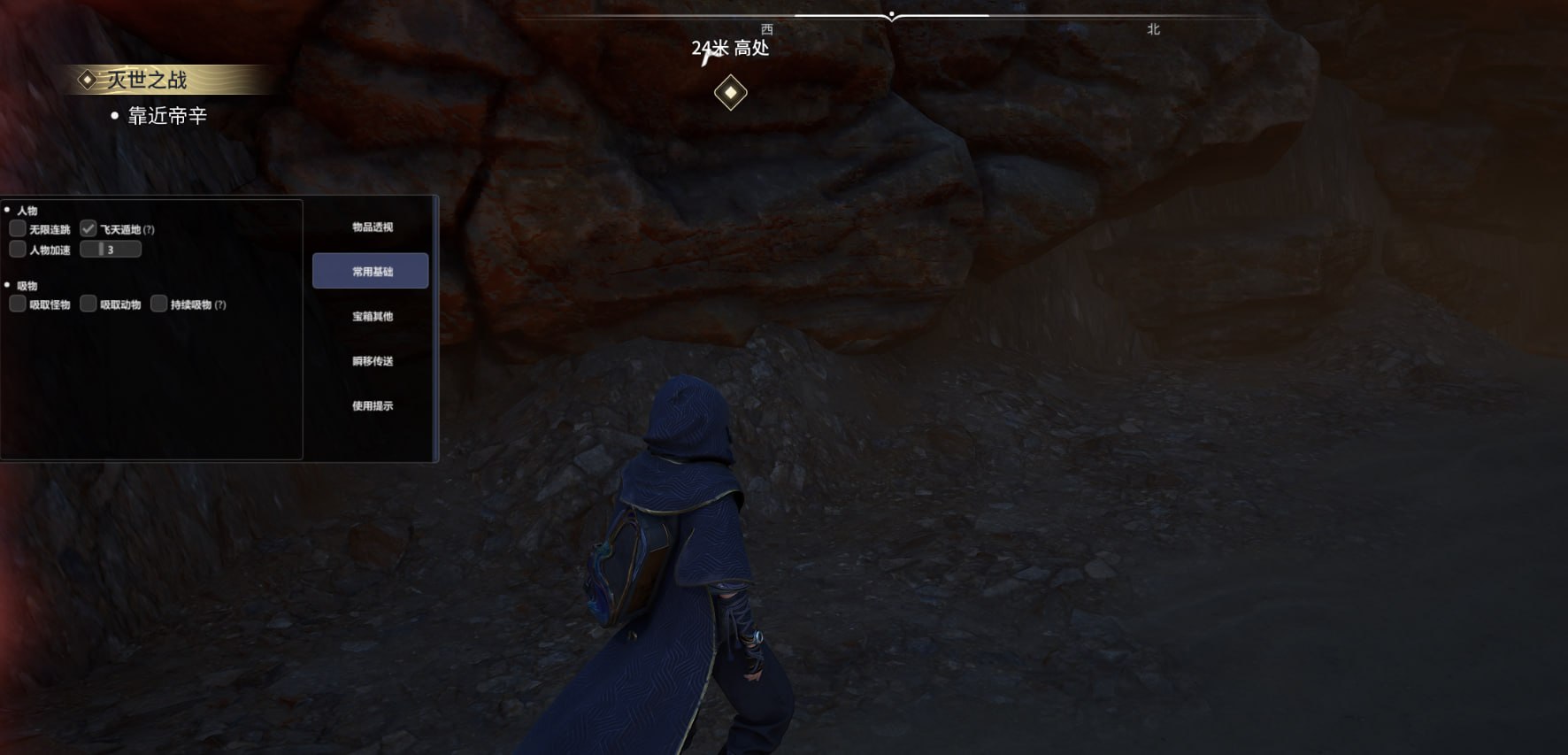Tick the 吸取怪物 checkbox

click(x=18, y=304)
